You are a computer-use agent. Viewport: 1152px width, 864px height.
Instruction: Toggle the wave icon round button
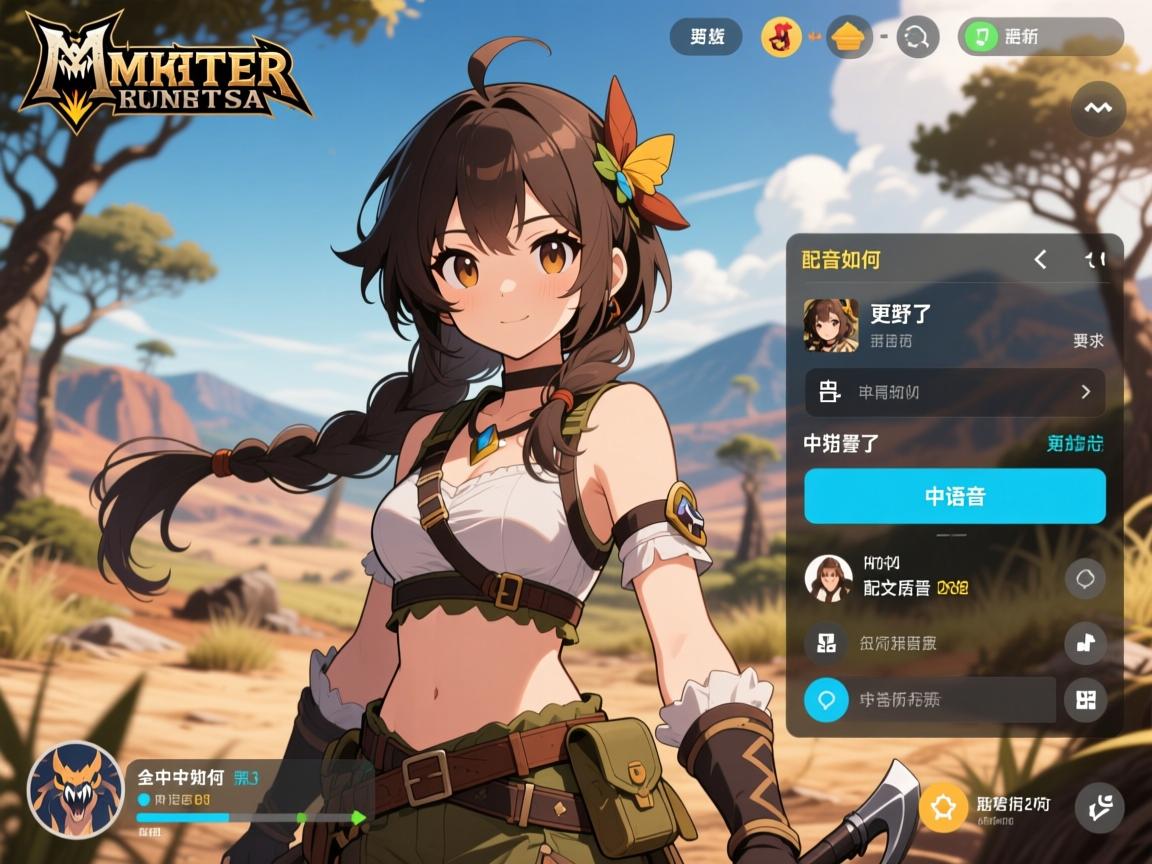(x=1098, y=108)
